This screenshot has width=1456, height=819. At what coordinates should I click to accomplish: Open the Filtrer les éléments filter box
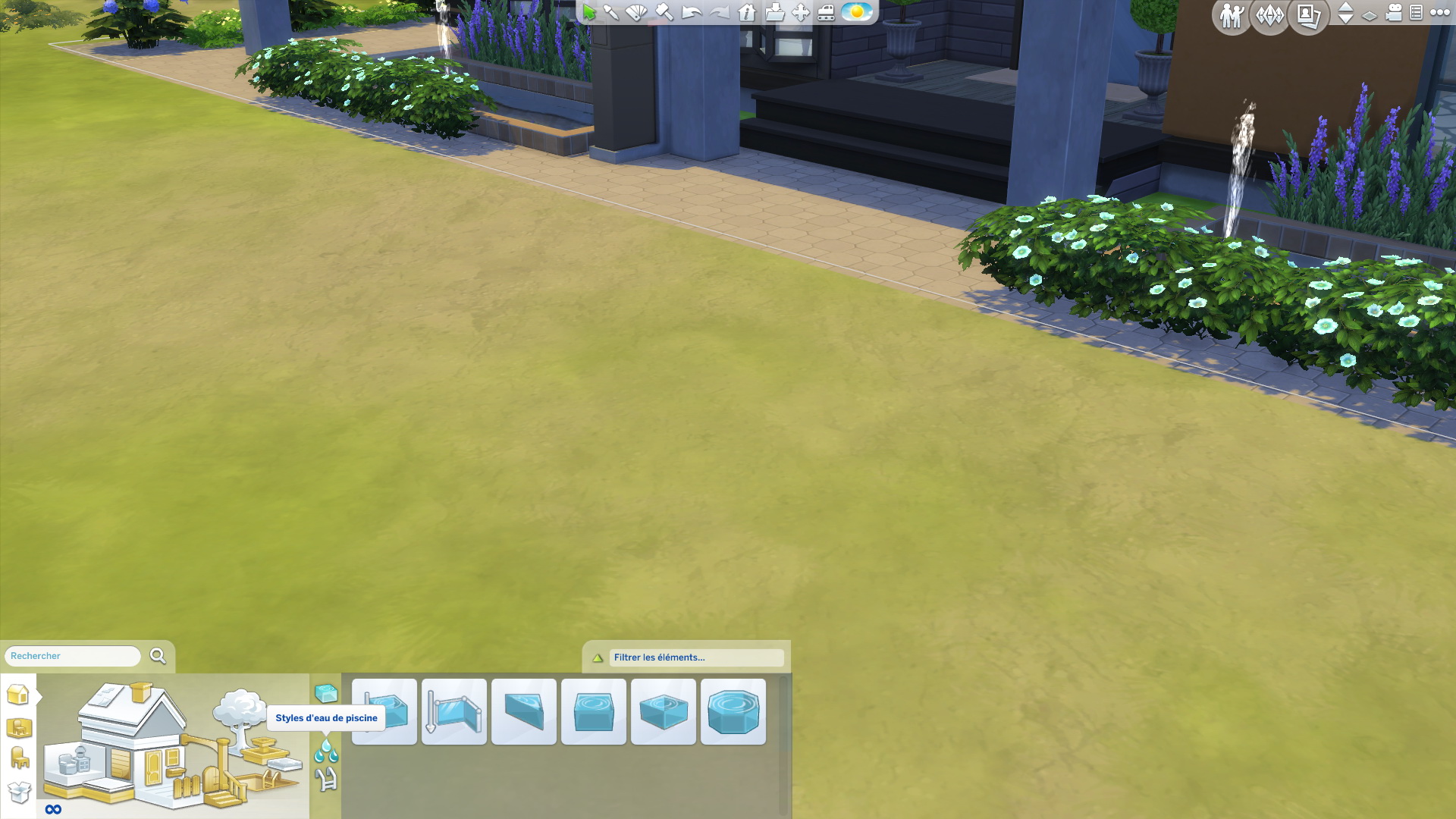696,657
